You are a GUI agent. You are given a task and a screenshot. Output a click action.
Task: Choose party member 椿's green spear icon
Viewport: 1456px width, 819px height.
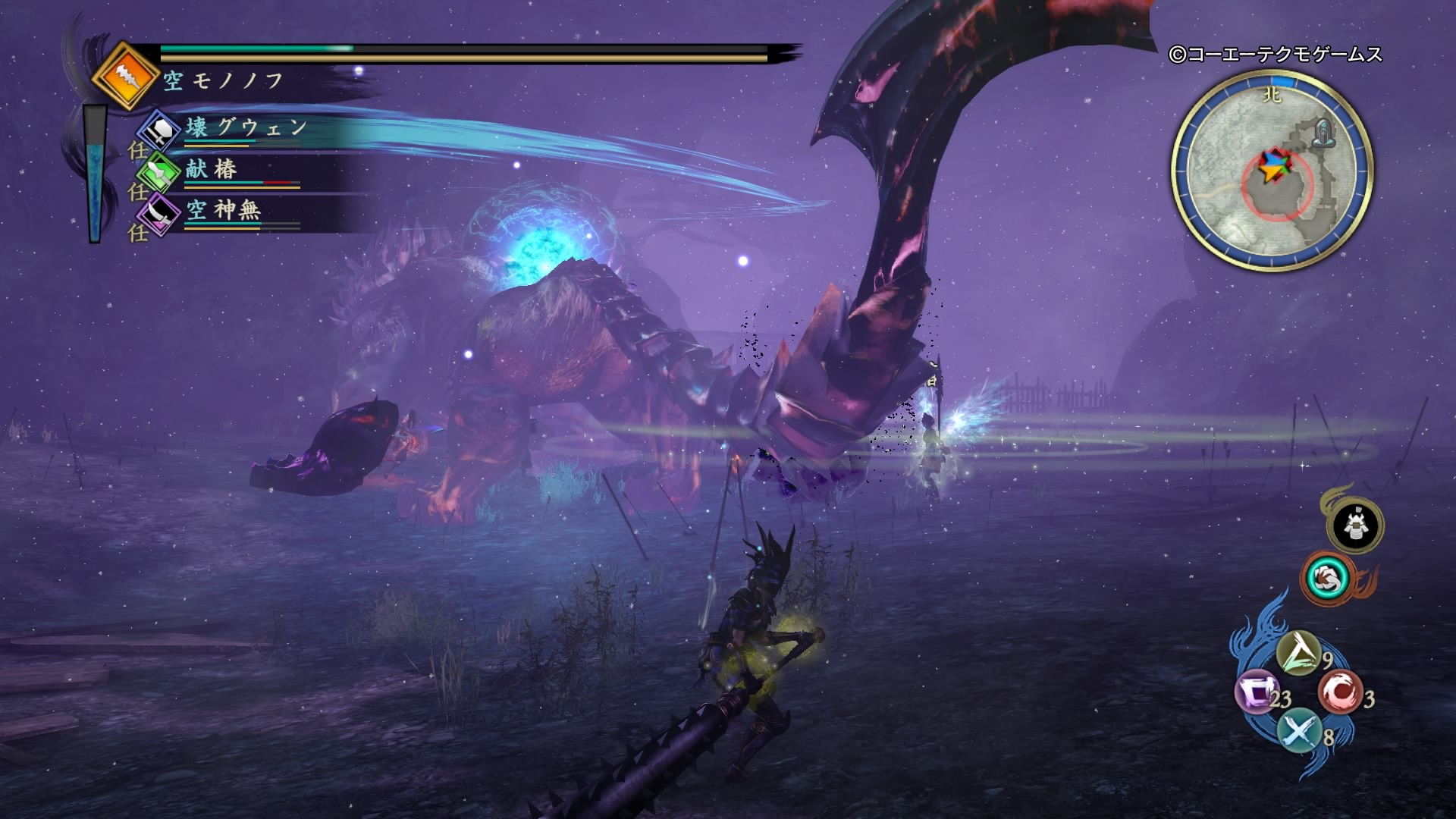(160, 171)
